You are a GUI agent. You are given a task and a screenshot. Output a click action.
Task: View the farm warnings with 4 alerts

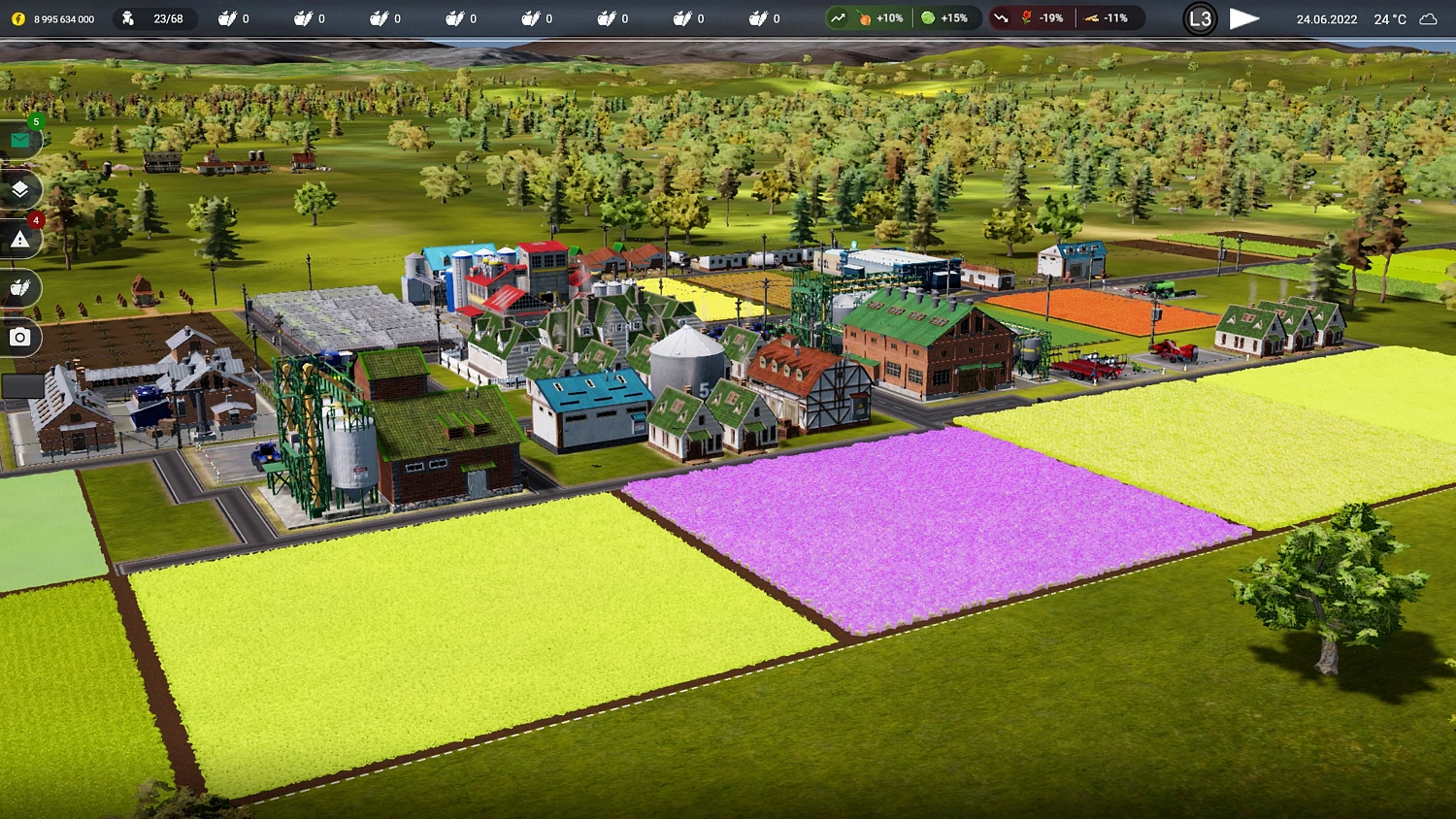pos(19,238)
